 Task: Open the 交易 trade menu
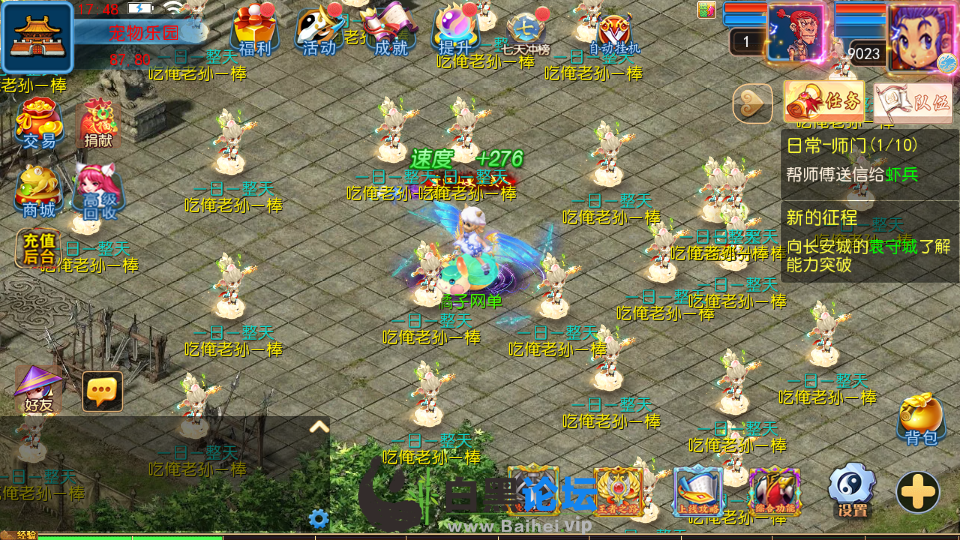39,126
